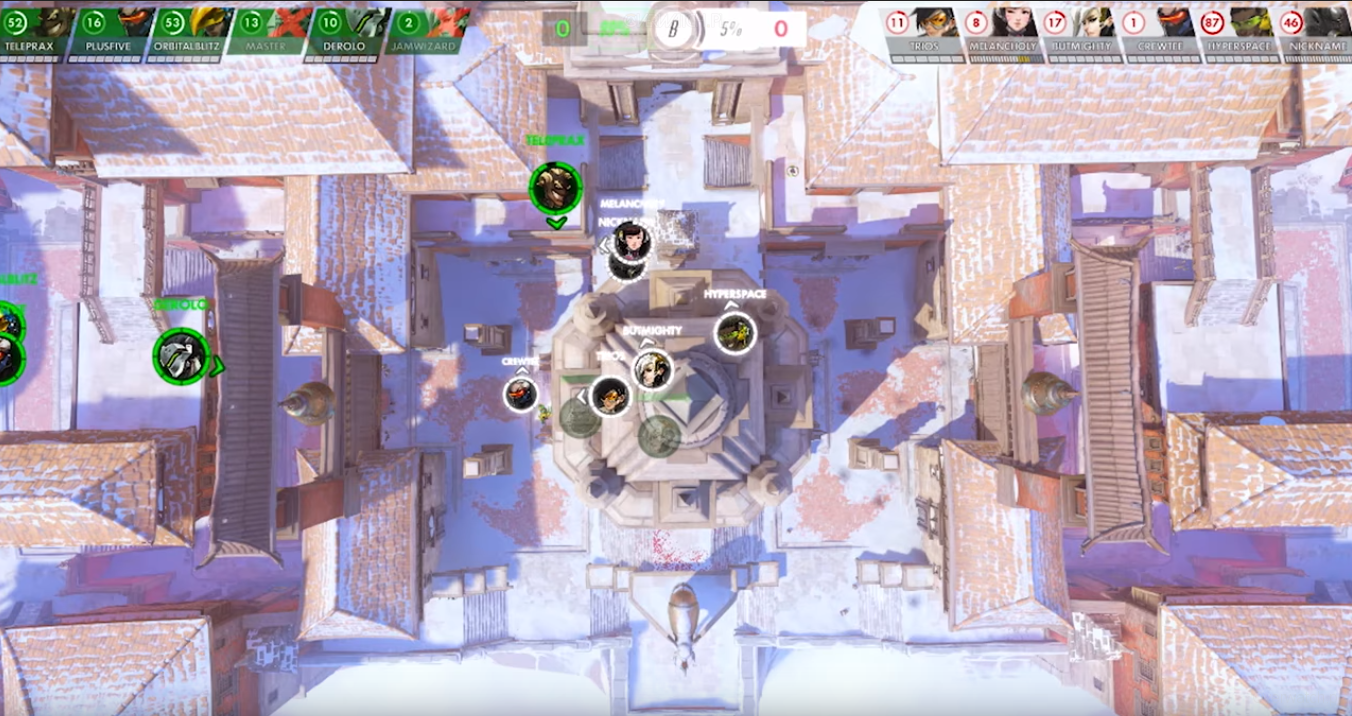Click Hyperspace's white map marker
The image size is (1352, 716).
tap(736, 333)
